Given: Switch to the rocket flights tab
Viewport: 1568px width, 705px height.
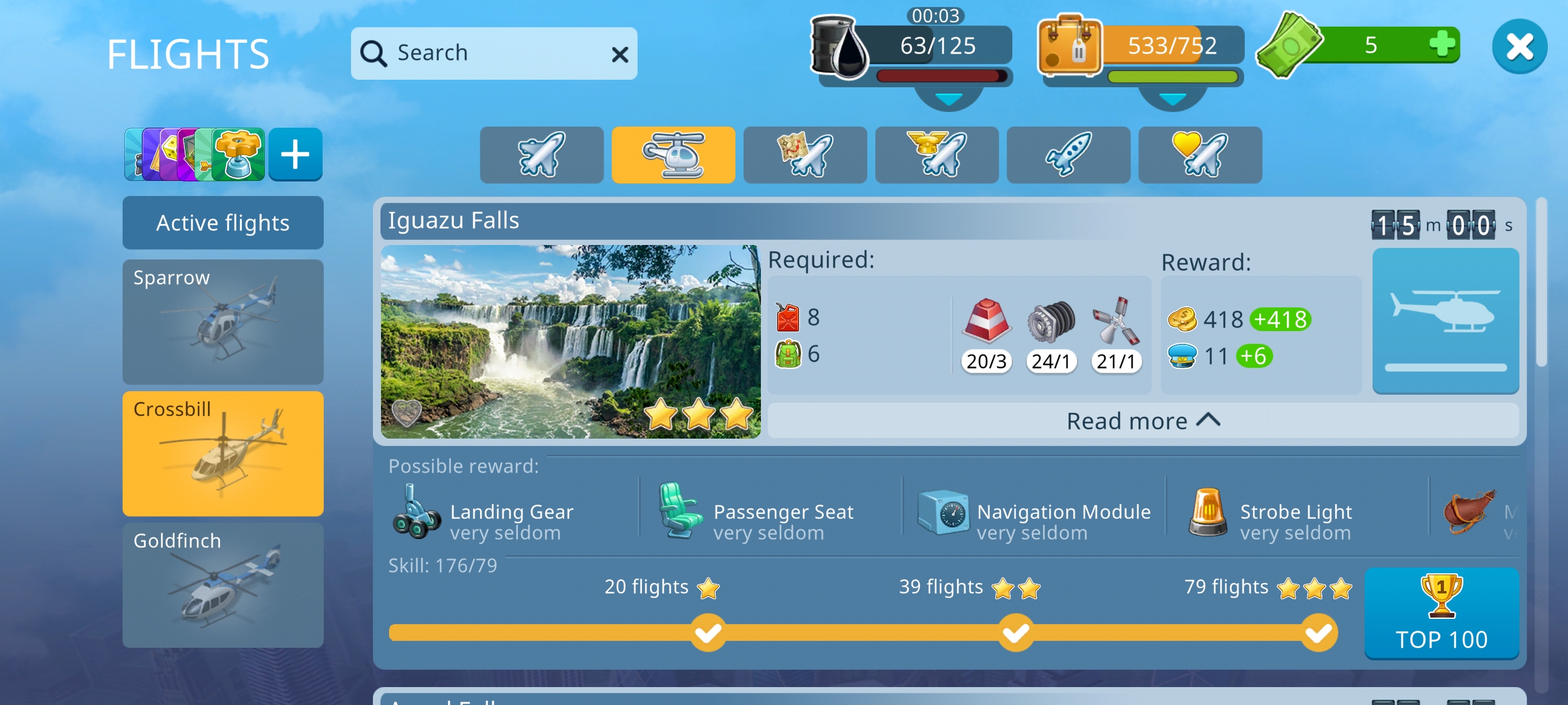Looking at the screenshot, I should point(1068,154).
